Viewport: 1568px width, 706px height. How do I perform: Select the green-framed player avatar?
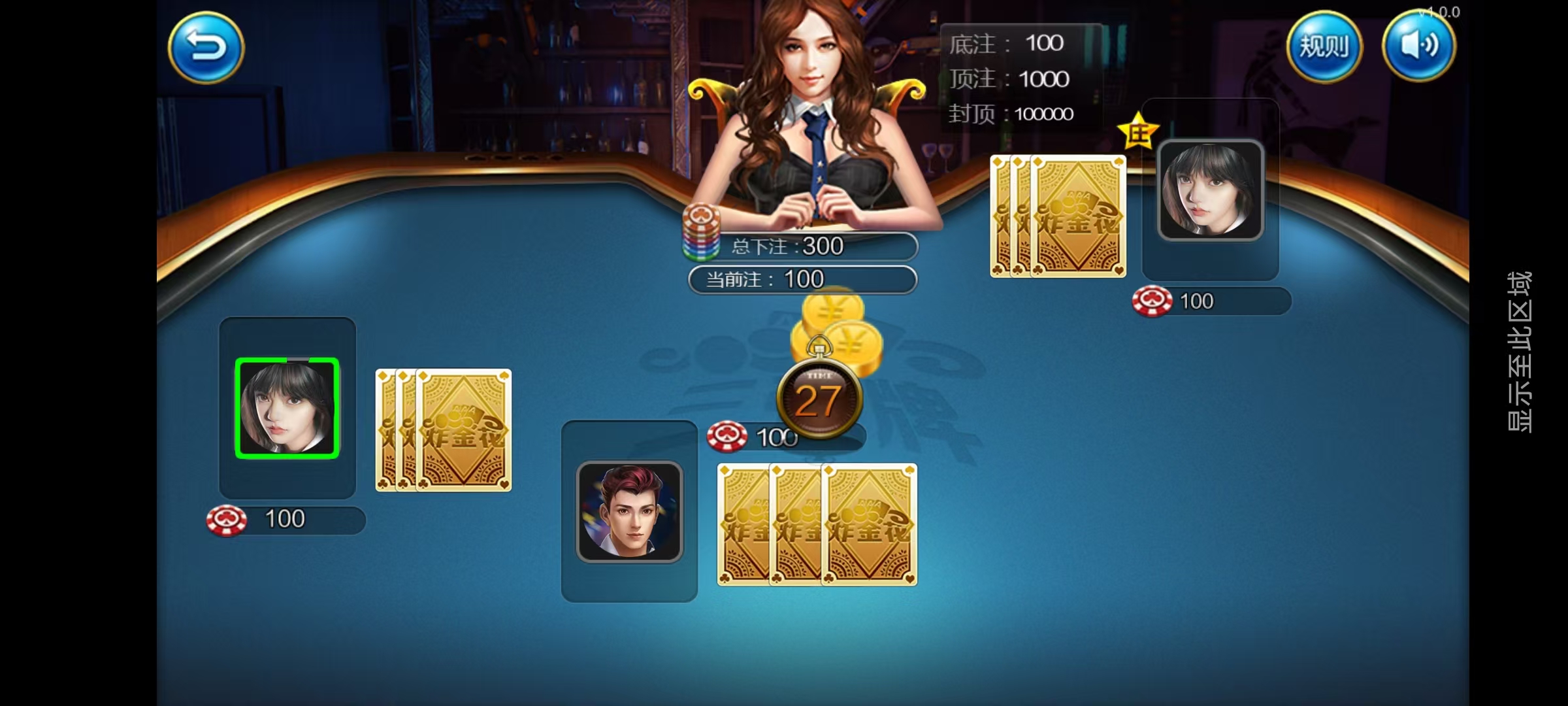(287, 408)
